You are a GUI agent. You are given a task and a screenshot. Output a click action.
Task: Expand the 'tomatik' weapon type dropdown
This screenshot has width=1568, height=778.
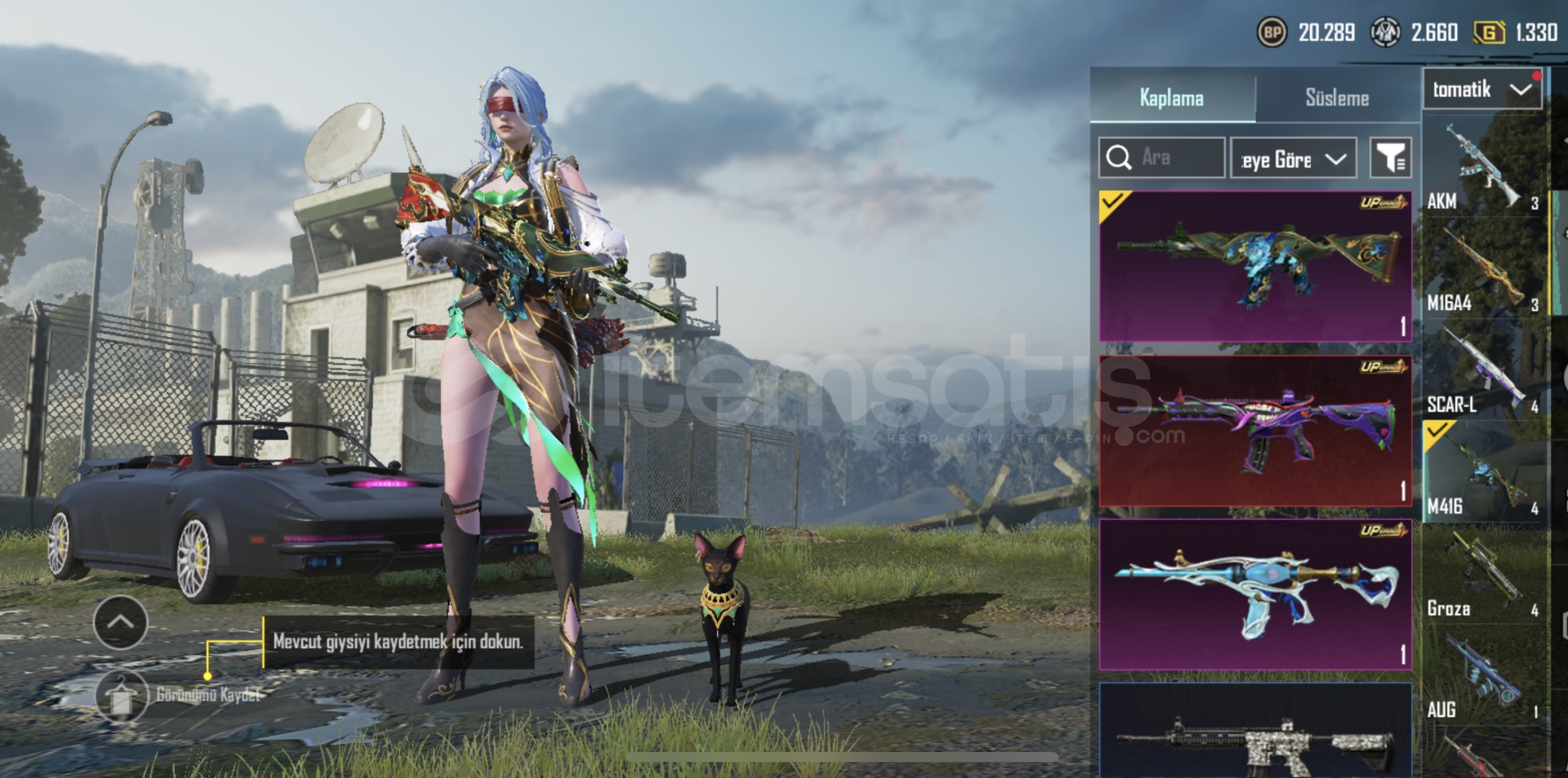click(x=1482, y=90)
